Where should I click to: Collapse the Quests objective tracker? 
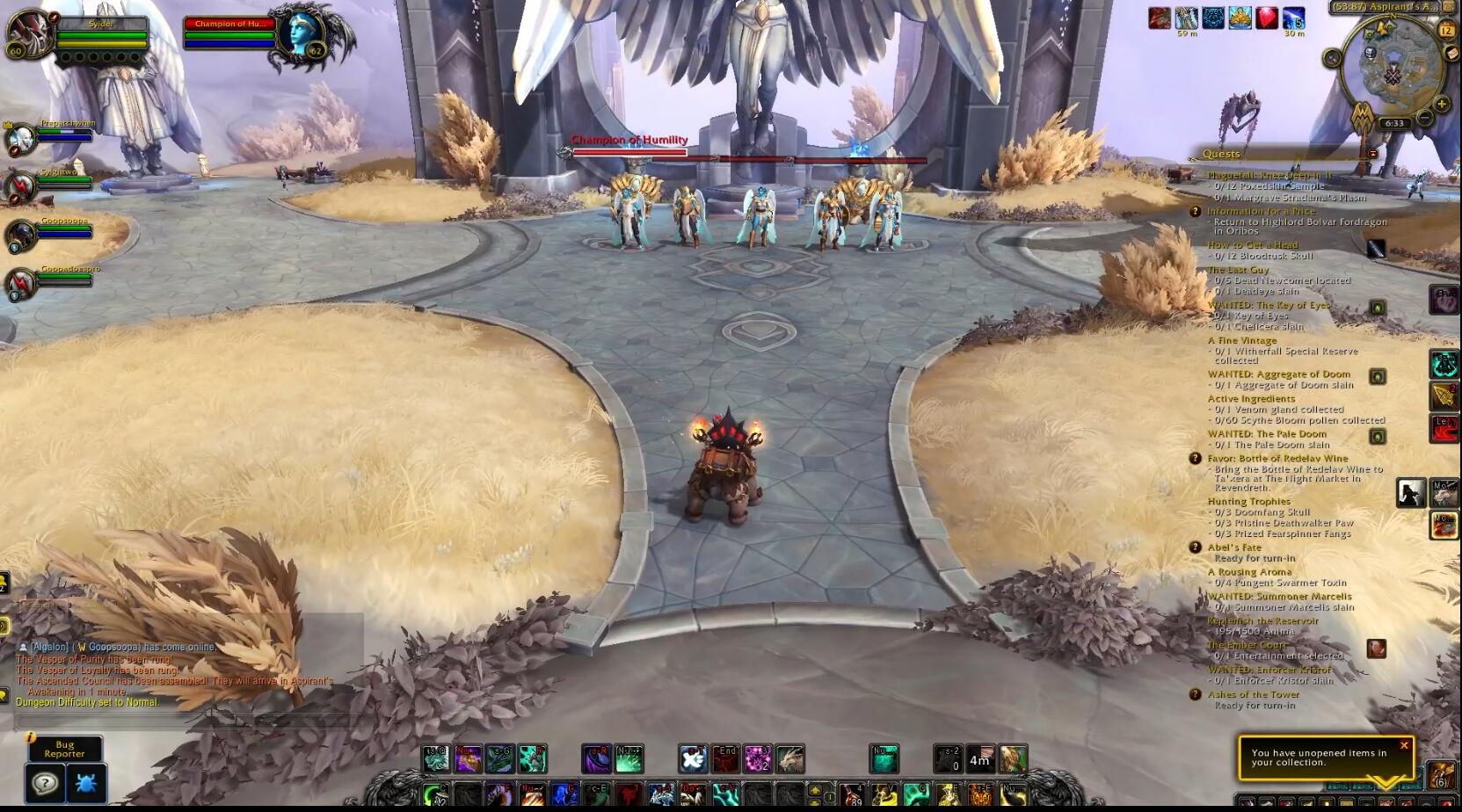pyautogui.click(x=1371, y=153)
